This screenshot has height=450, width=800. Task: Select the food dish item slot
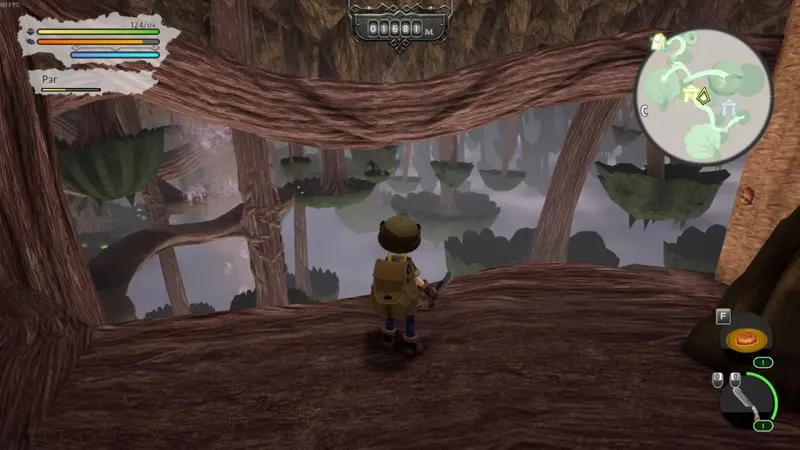pos(743,339)
